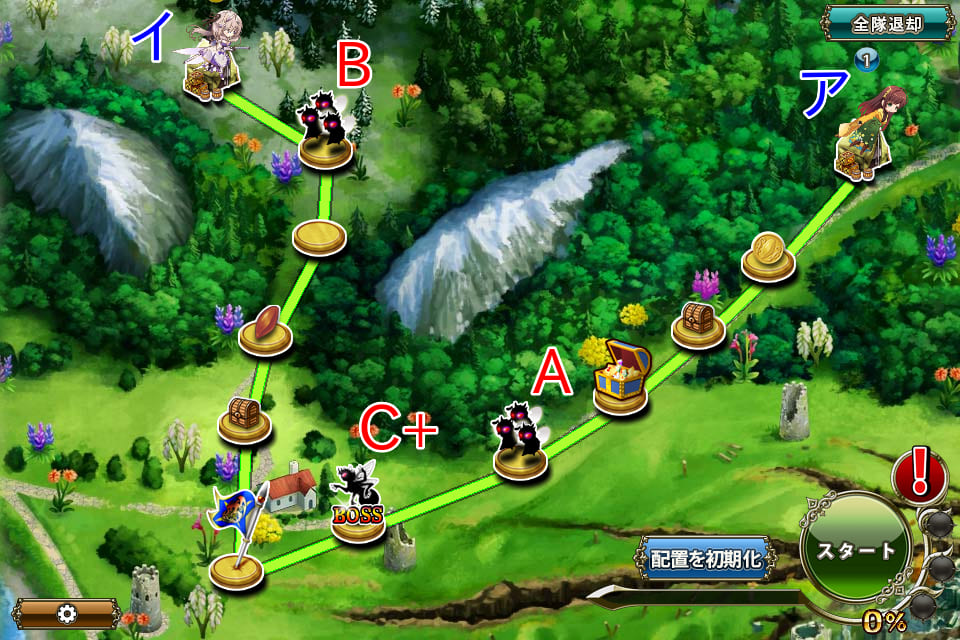The image size is (960, 640).
Task: Retreat all squads with 全隊退却
Action: pyautogui.click(x=886, y=22)
